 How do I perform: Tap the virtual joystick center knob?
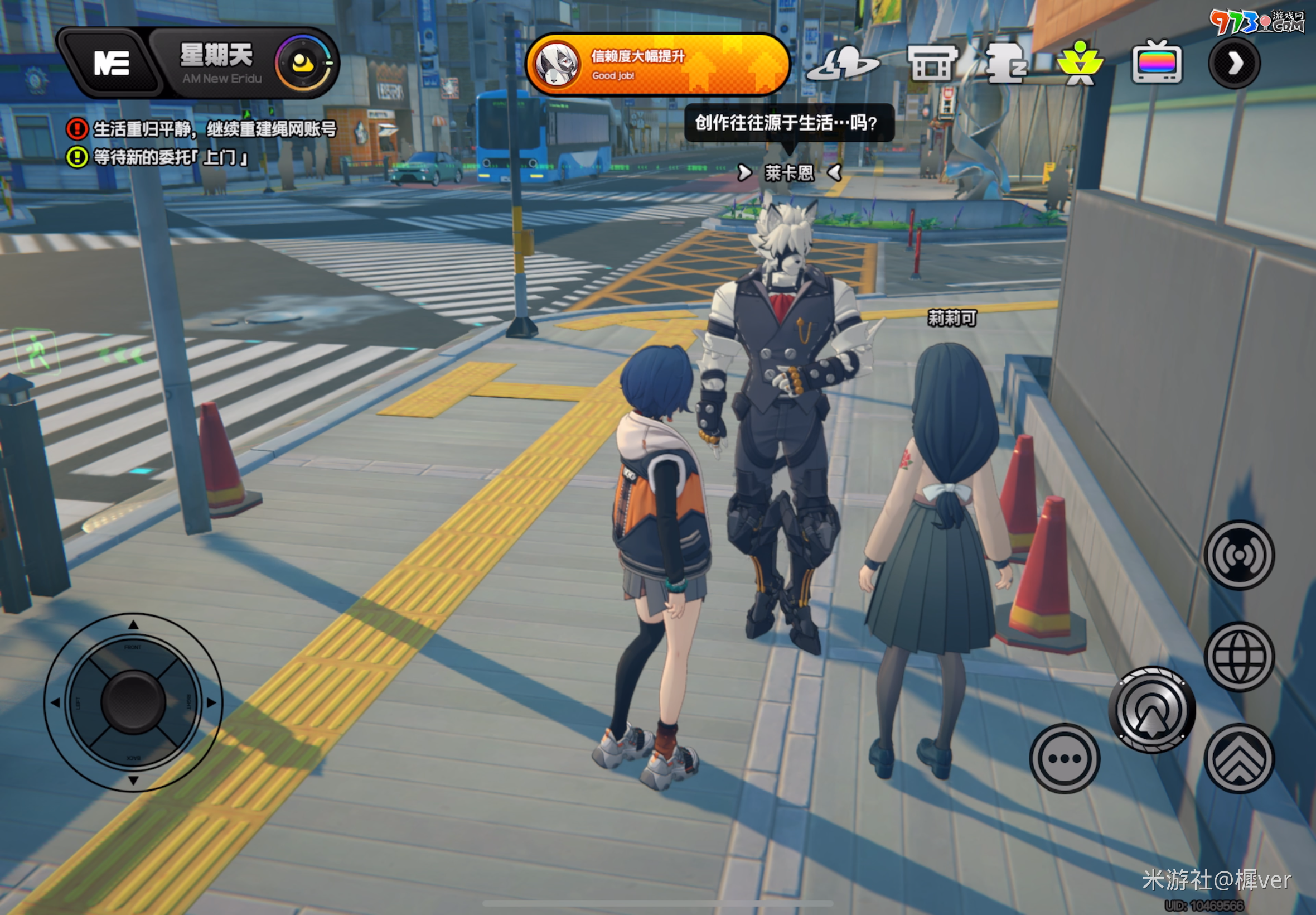coord(133,702)
